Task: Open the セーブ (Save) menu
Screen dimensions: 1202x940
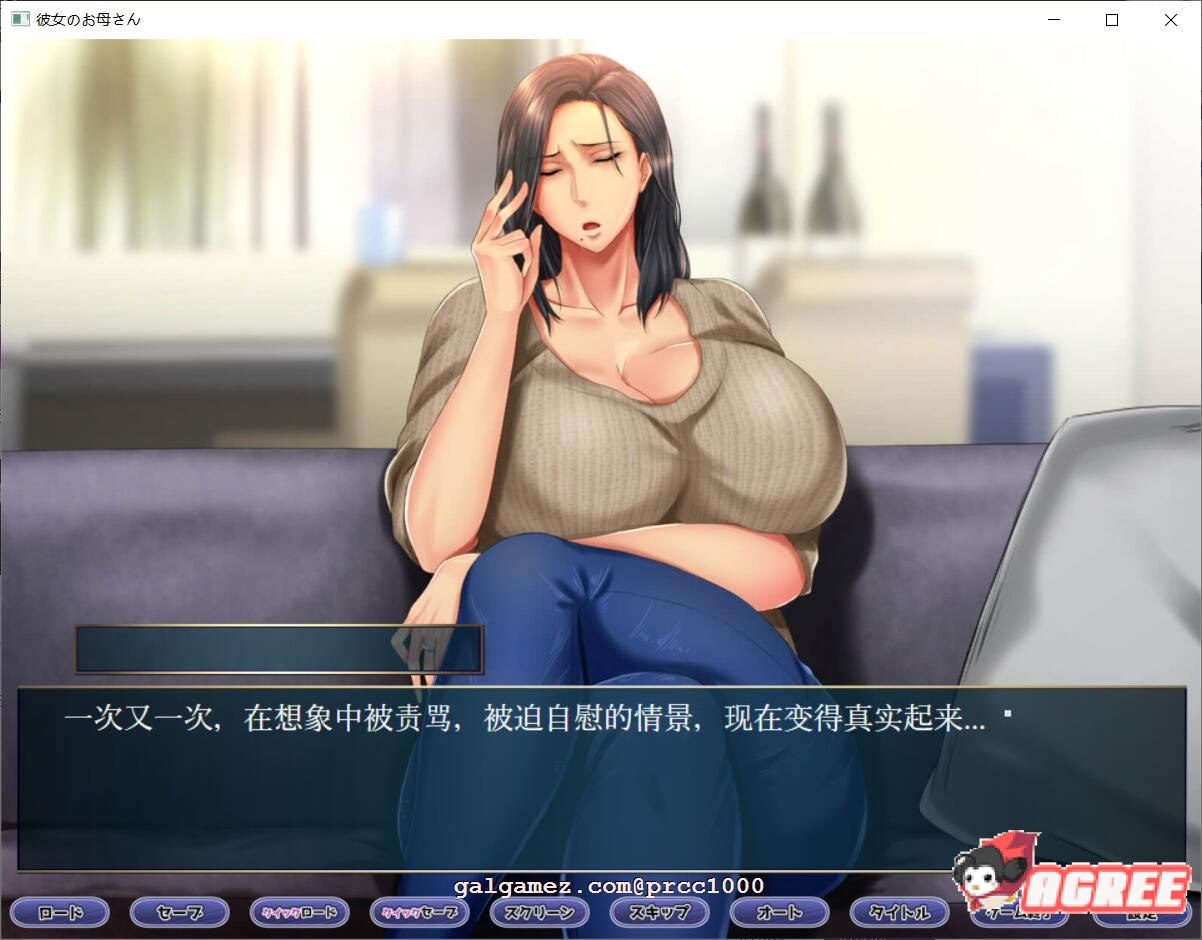Action: (x=179, y=912)
